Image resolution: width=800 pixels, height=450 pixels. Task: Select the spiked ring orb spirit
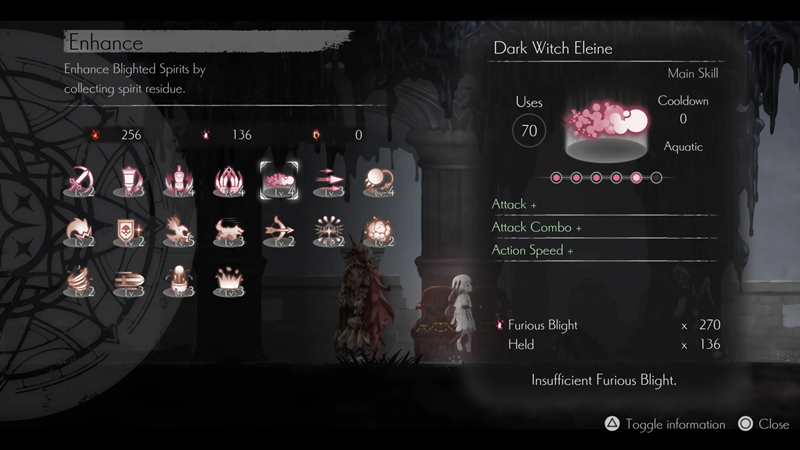pos(378,180)
